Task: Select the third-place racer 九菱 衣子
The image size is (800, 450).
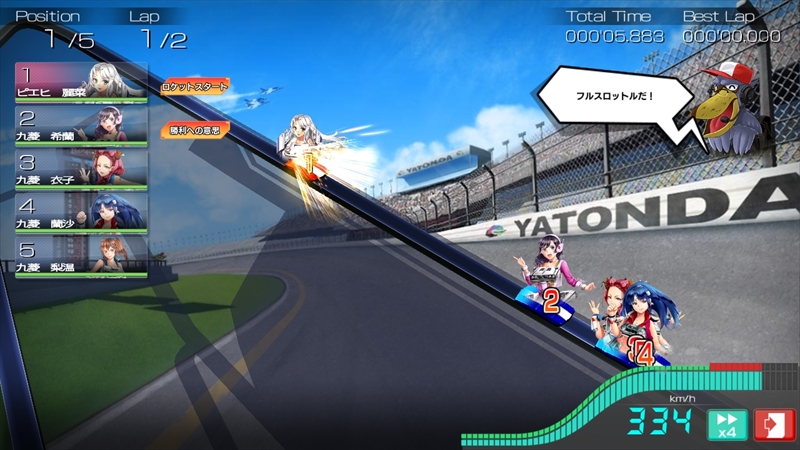Action: [81, 168]
